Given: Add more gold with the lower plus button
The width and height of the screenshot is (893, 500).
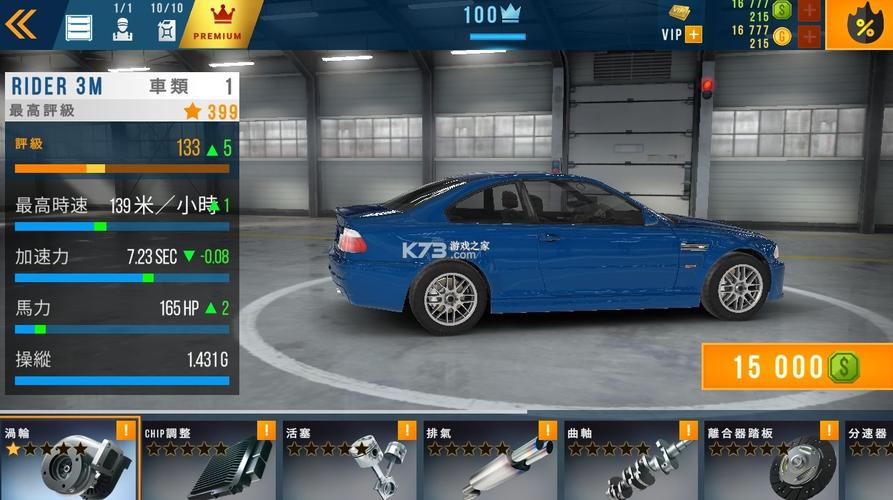Looking at the screenshot, I should click(x=809, y=37).
